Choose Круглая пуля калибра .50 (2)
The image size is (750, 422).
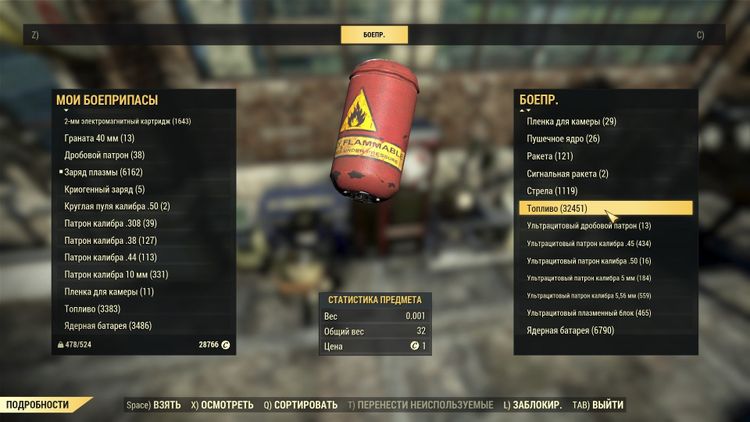(117, 206)
